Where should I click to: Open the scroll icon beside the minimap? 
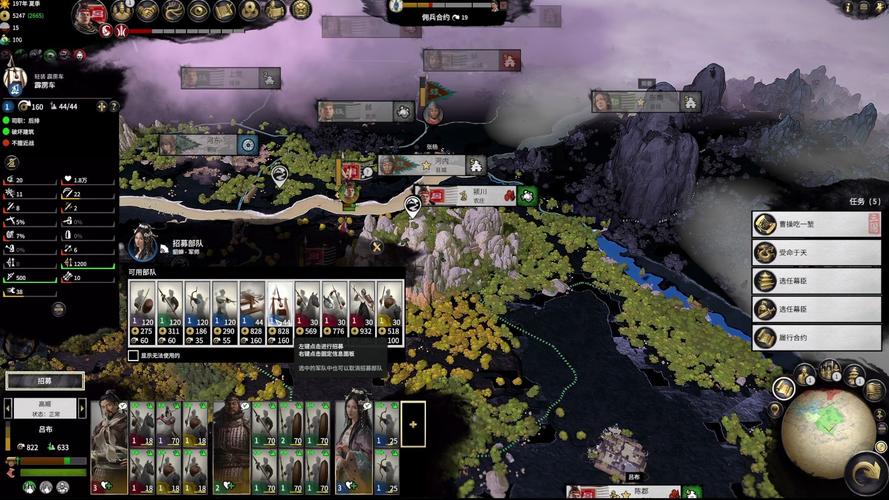click(x=783, y=388)
